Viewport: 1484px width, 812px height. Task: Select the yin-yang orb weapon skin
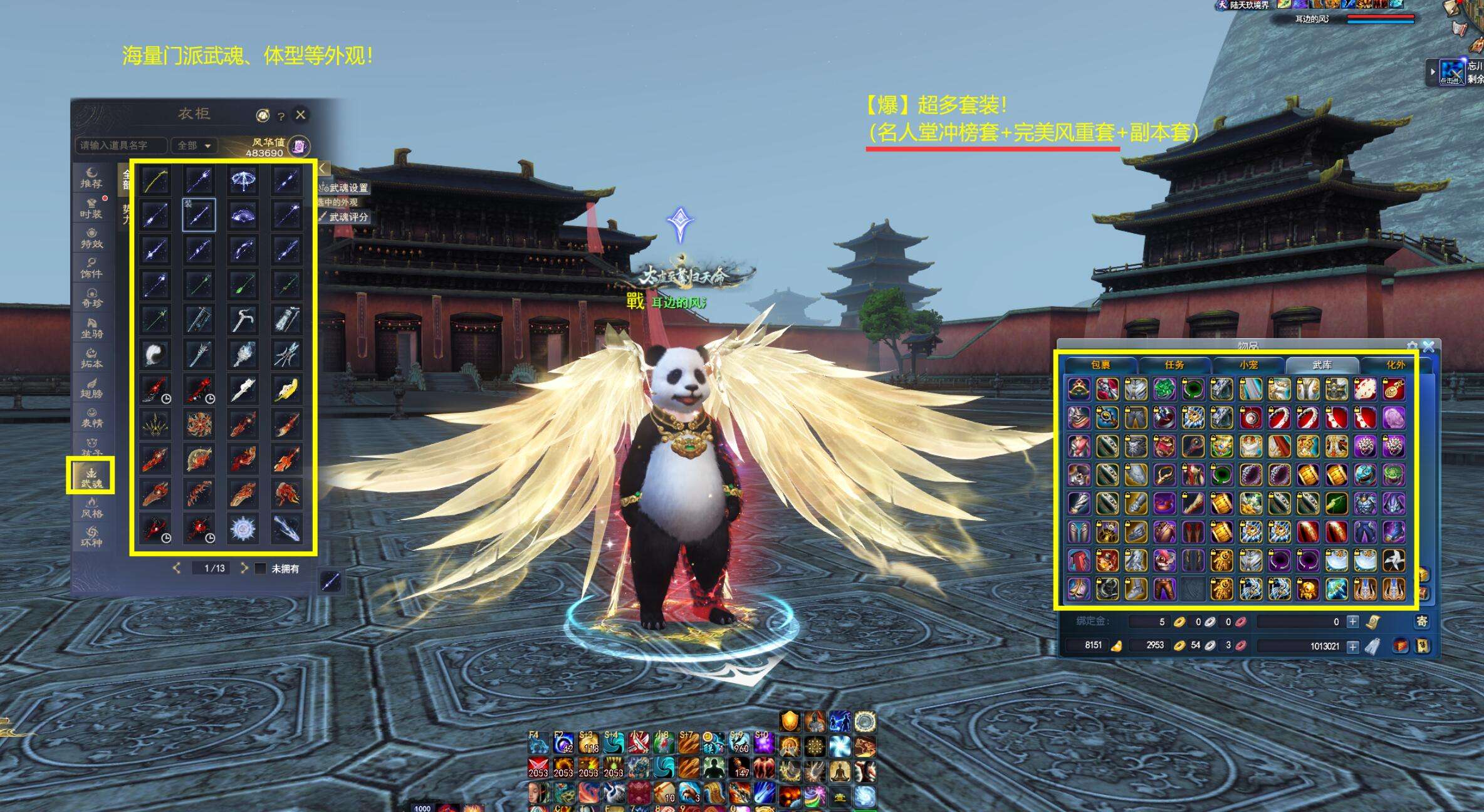[x=155, y=354]
